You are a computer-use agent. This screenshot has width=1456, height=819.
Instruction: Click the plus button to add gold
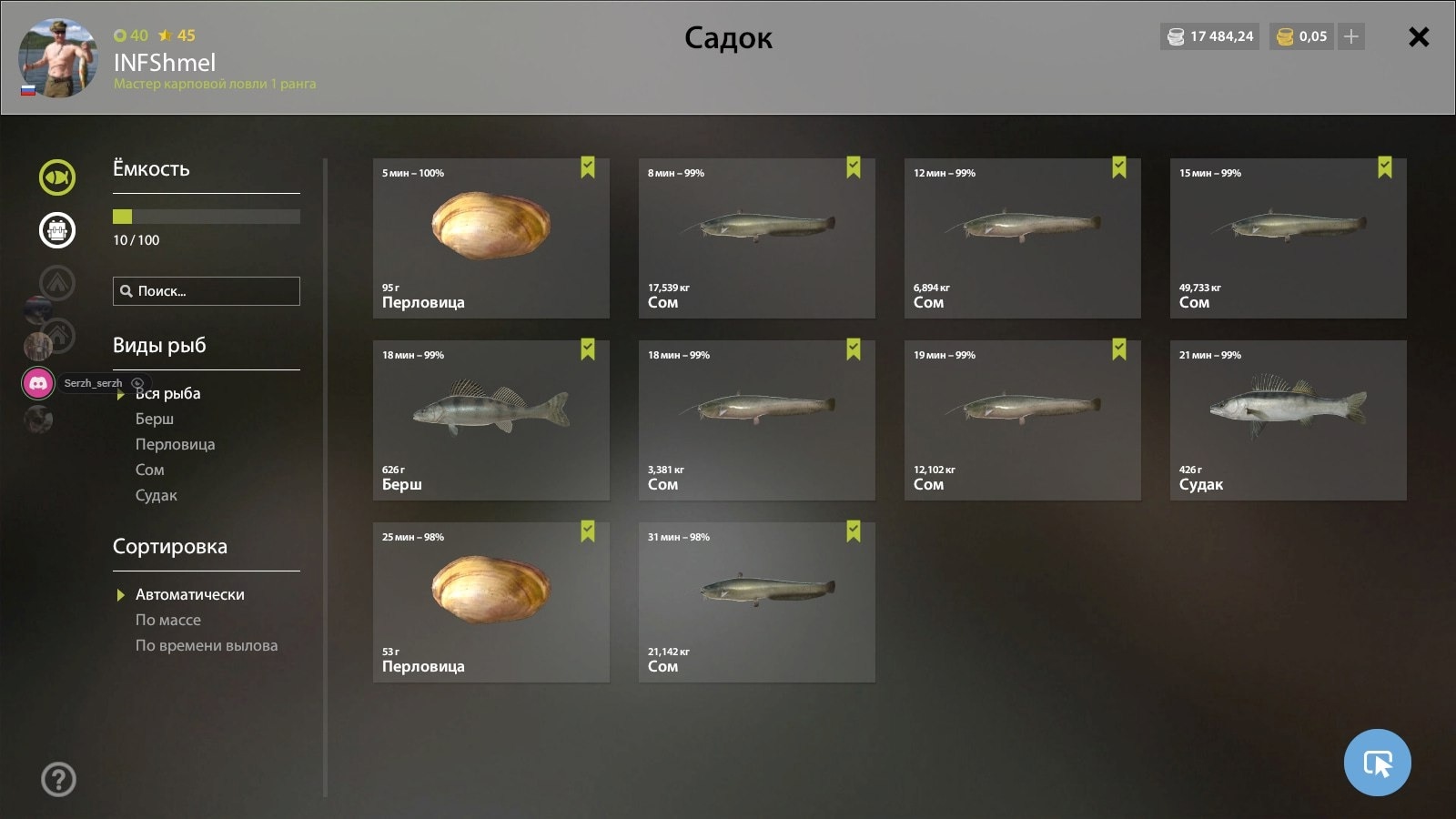1351,36
